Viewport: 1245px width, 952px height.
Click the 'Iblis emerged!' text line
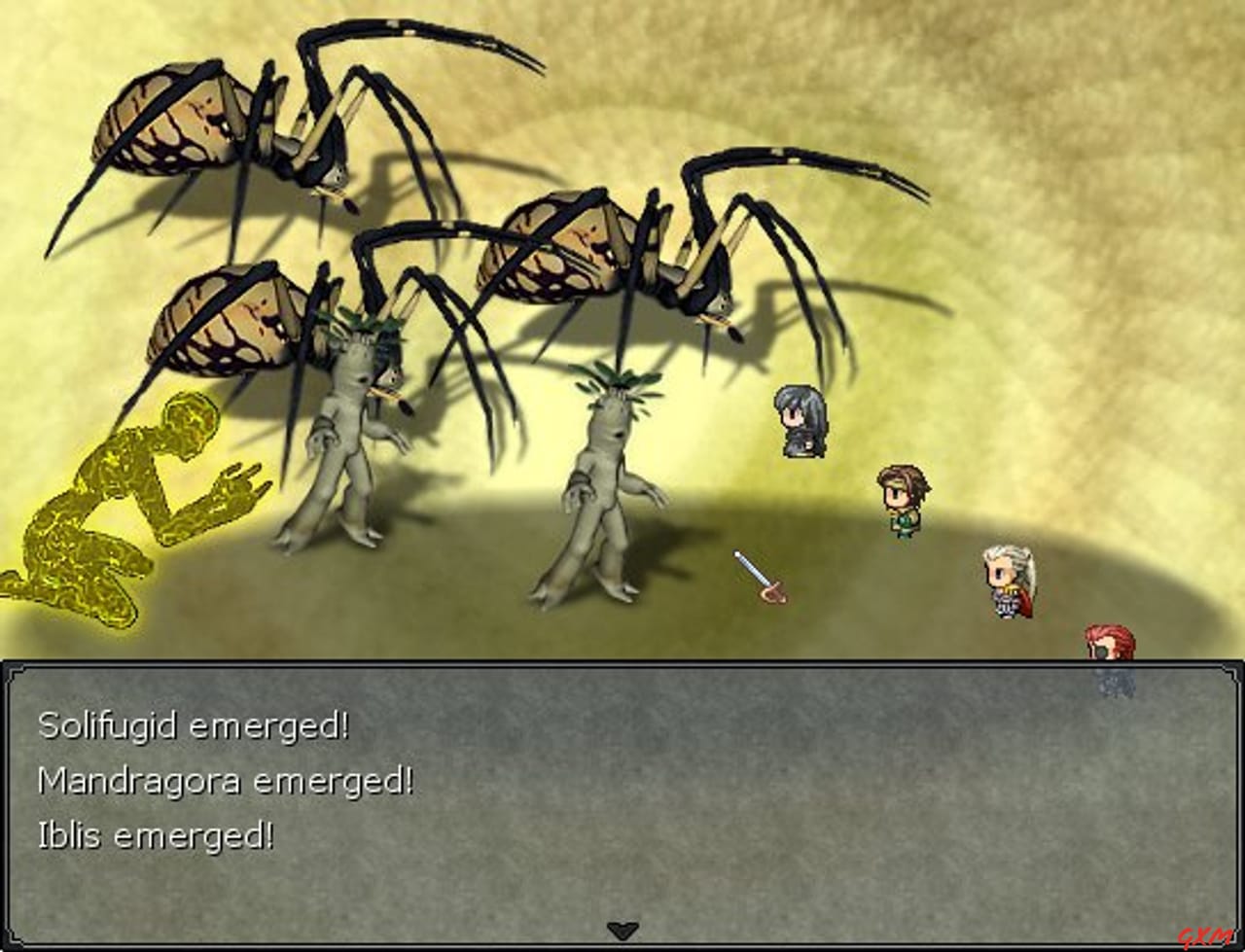click(x=156, y=835)
